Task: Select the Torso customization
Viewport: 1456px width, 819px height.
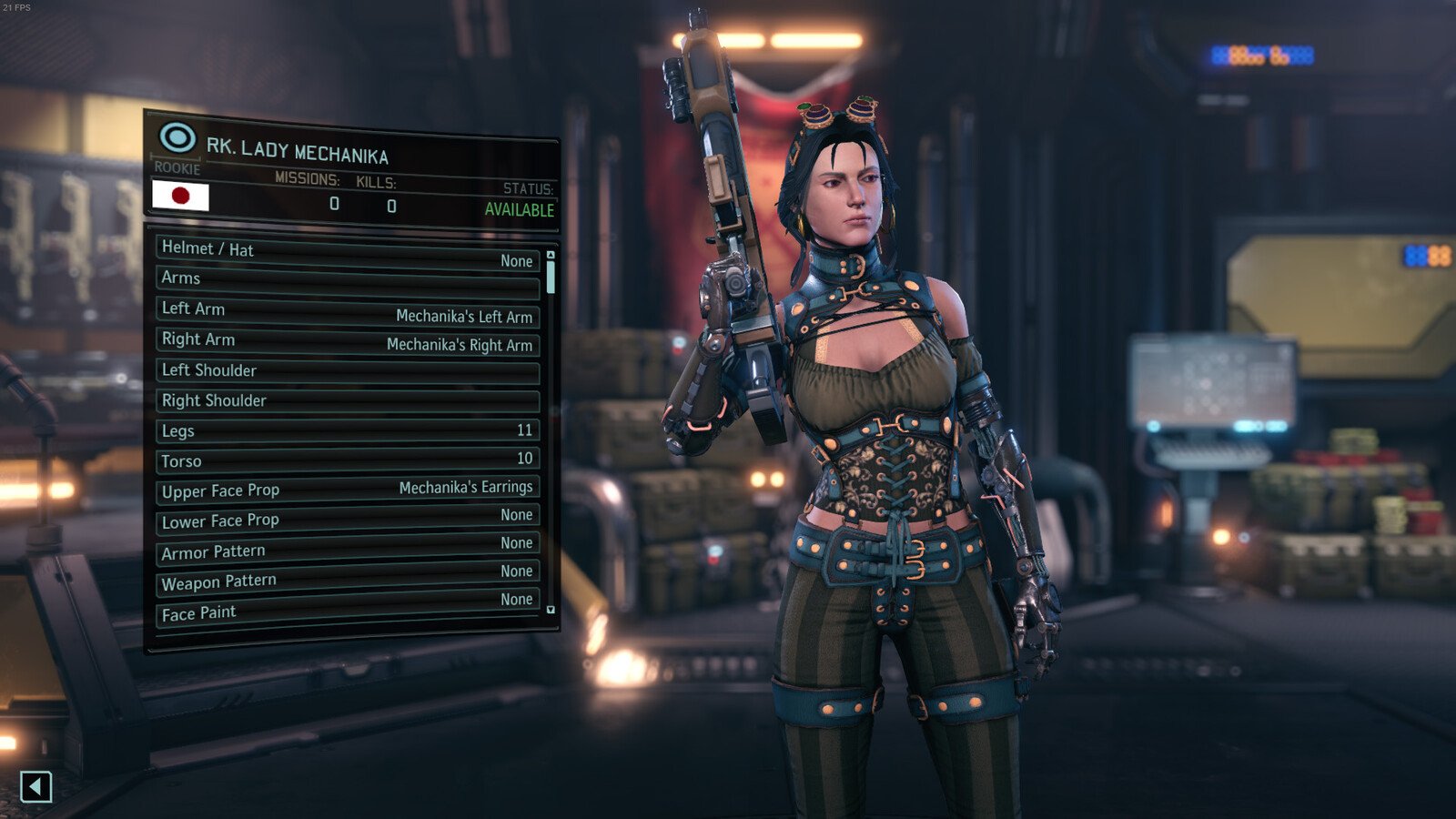Action: 348,460
